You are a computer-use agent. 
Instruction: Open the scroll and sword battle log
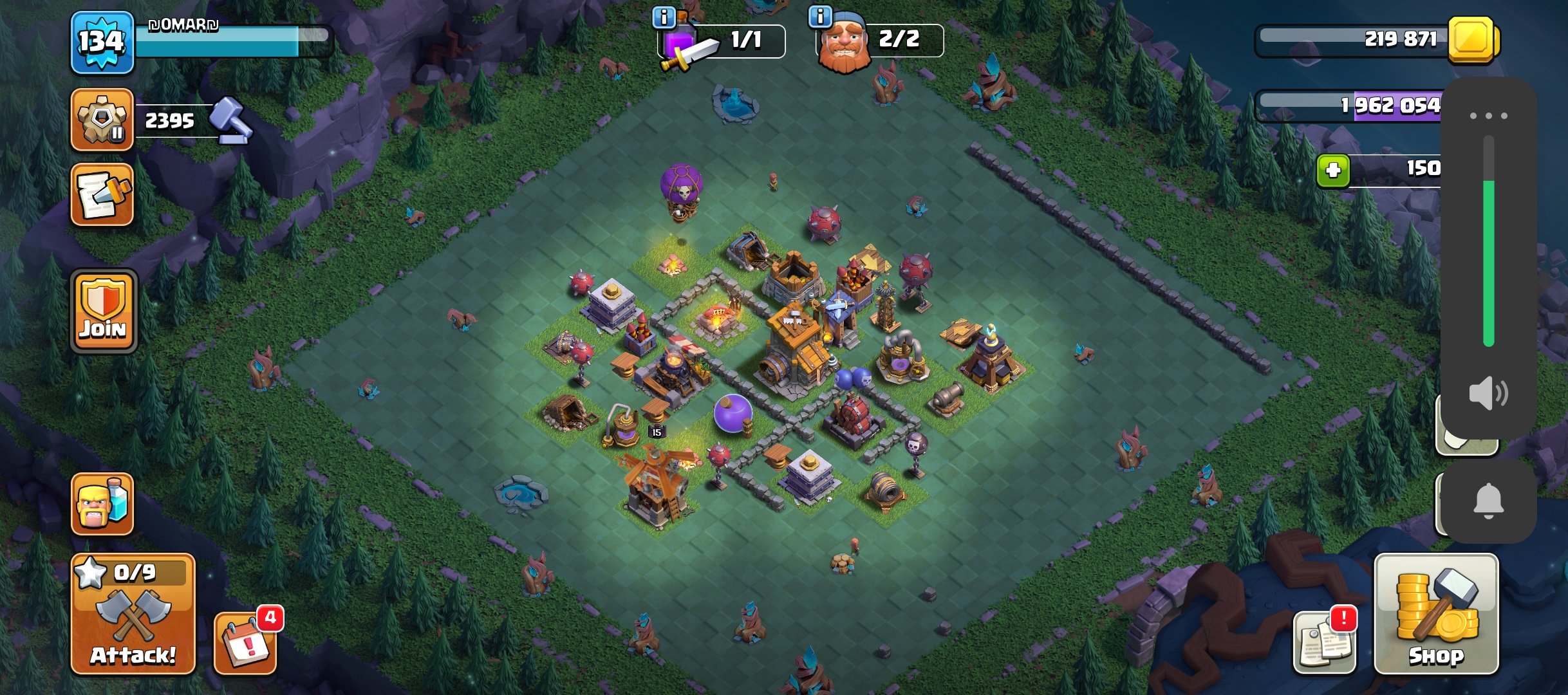[102, 194]
